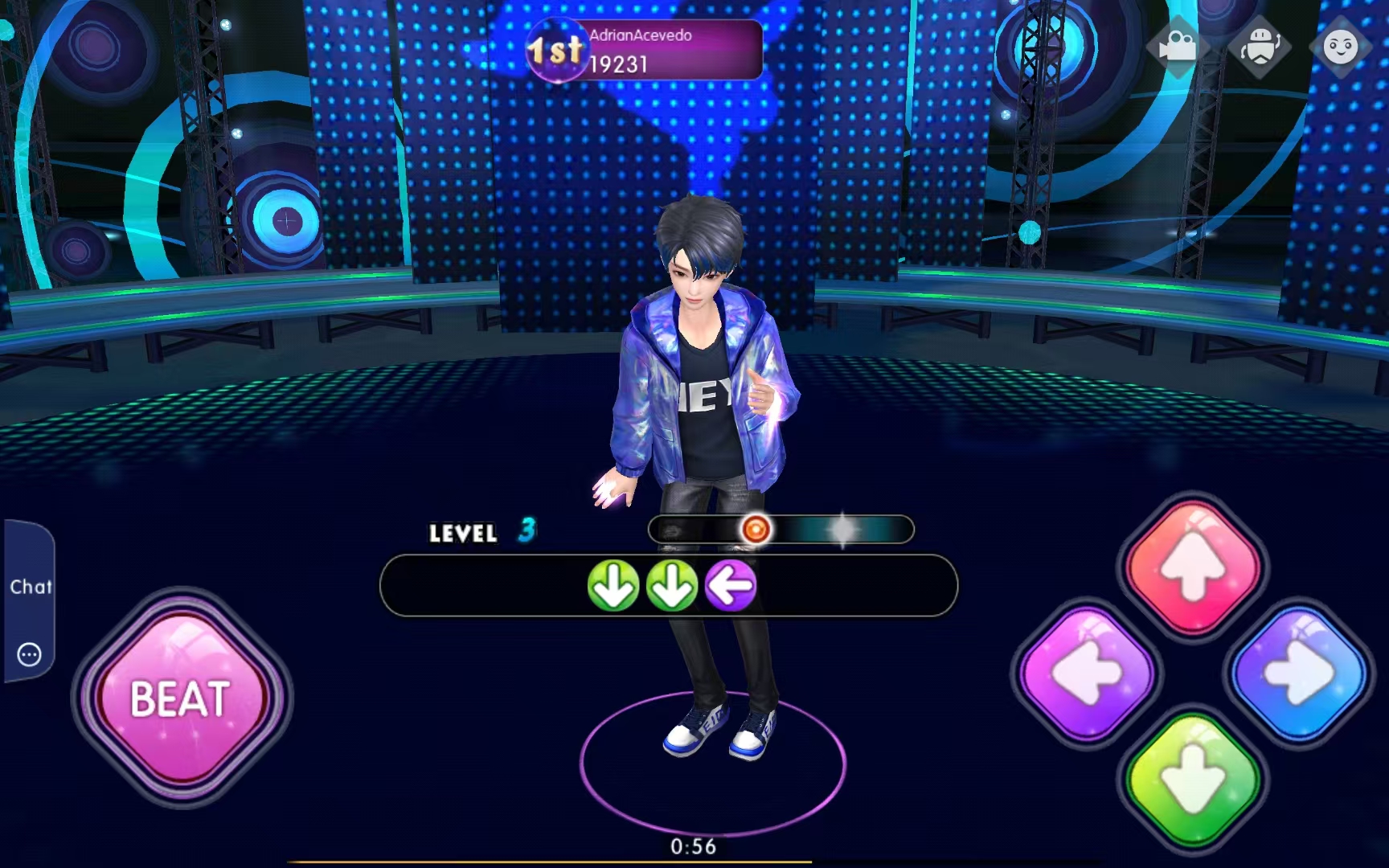Hit the red up arrow button
1389x868 pixels.
1194,565
